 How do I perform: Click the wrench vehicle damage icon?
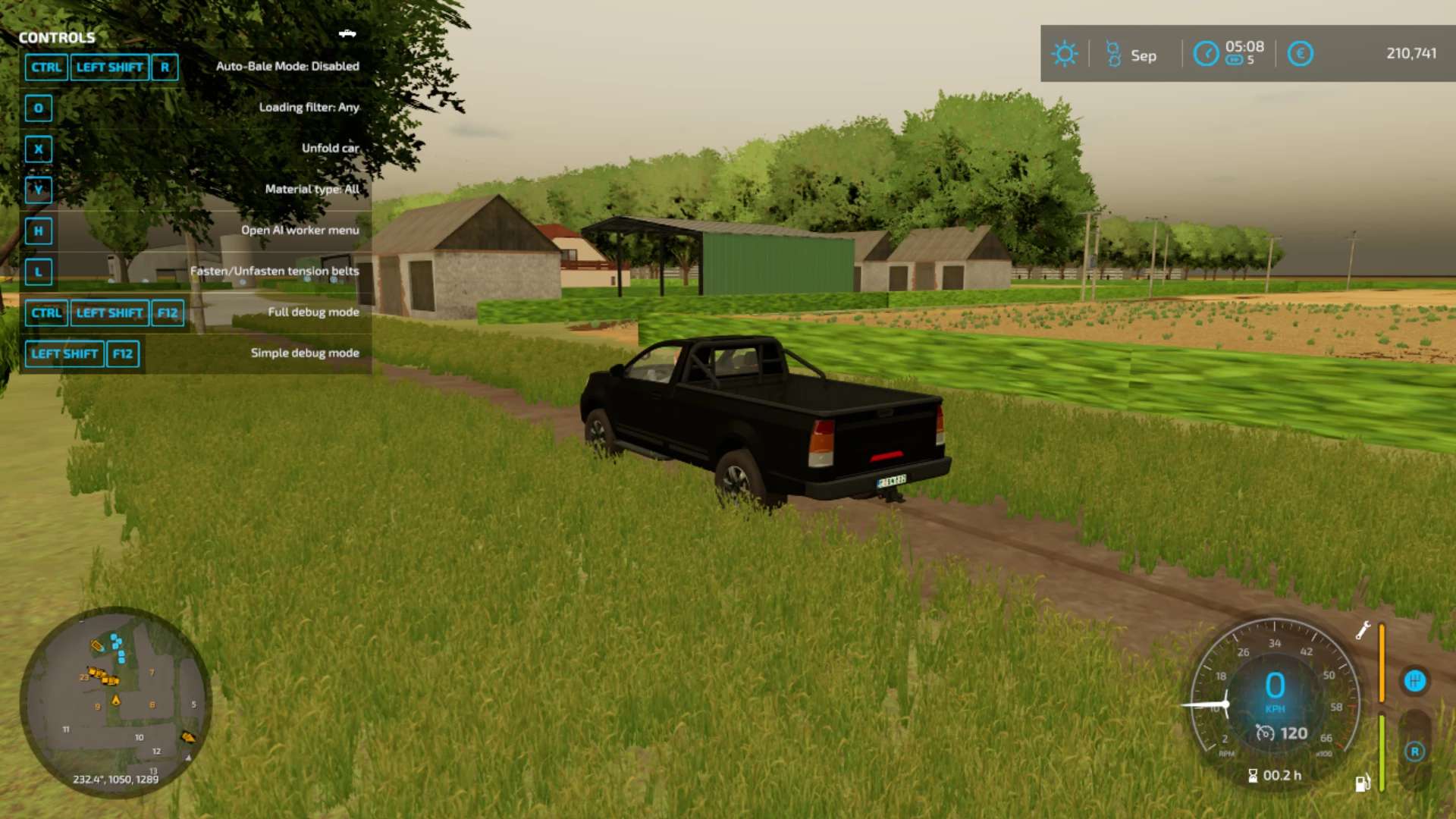coord(1363,630)
